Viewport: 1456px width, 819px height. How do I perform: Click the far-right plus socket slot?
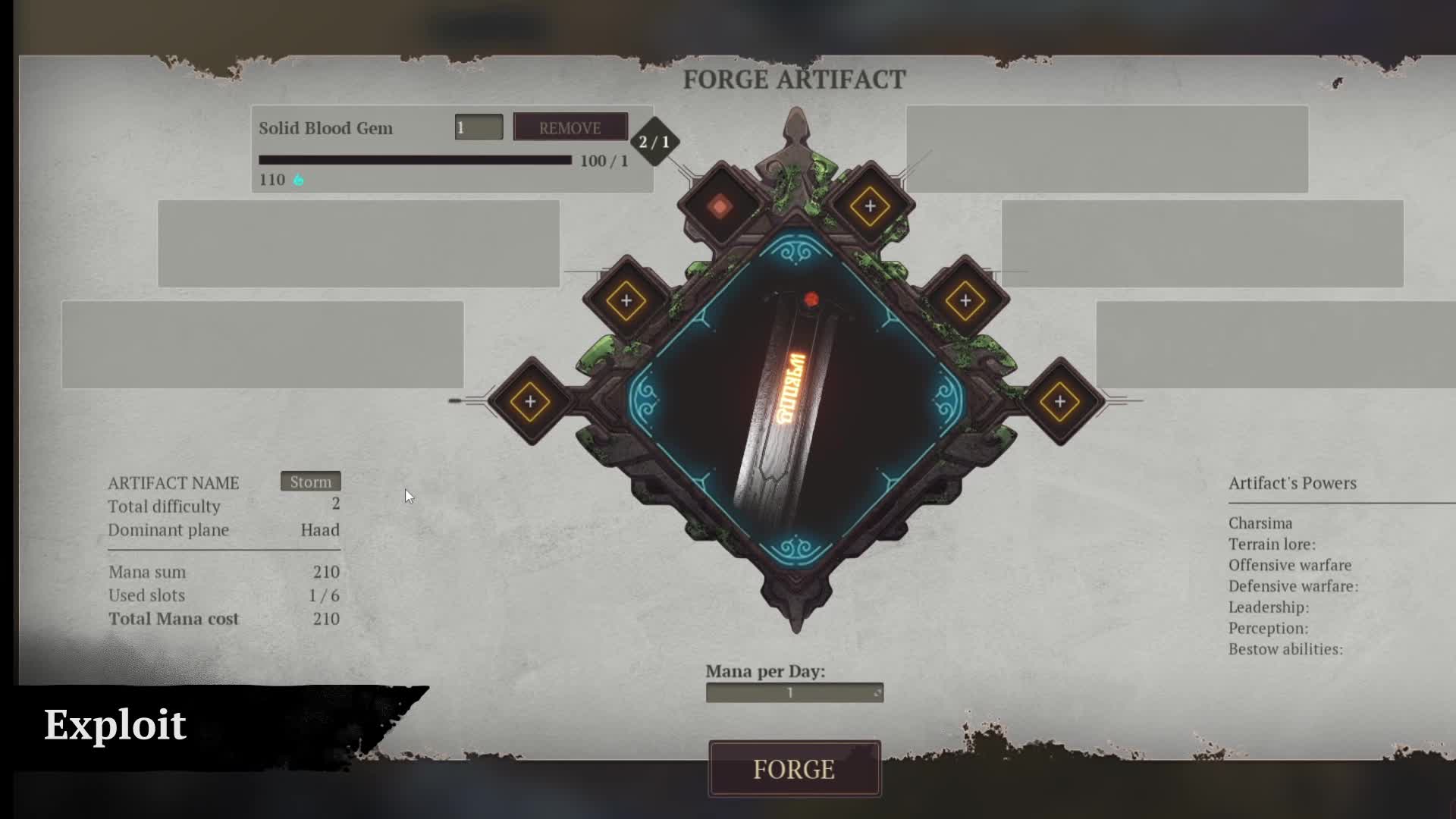(1059, 401)
